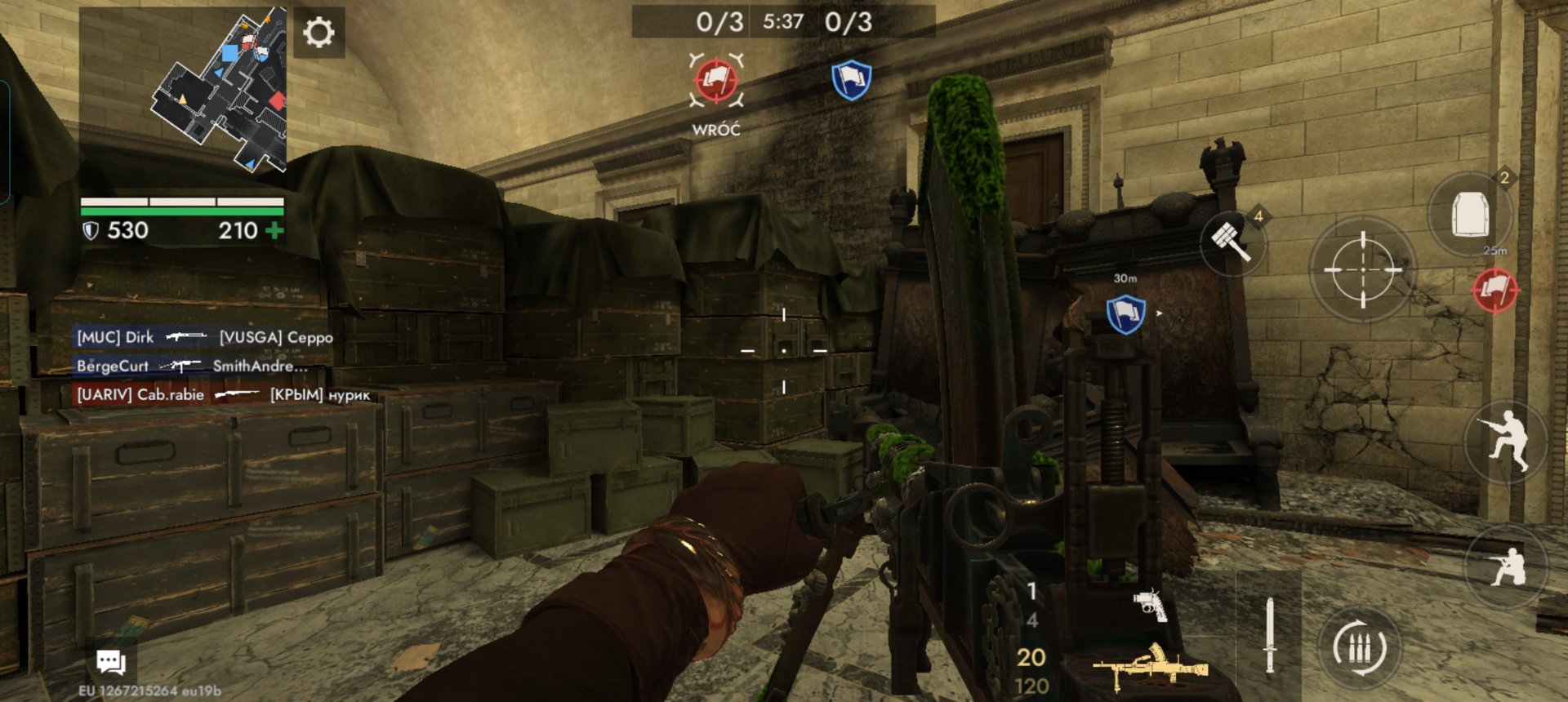Toggle the crouching soldier stance button
This screenshot has width=1568, height=702.
tap(1507, 566)
